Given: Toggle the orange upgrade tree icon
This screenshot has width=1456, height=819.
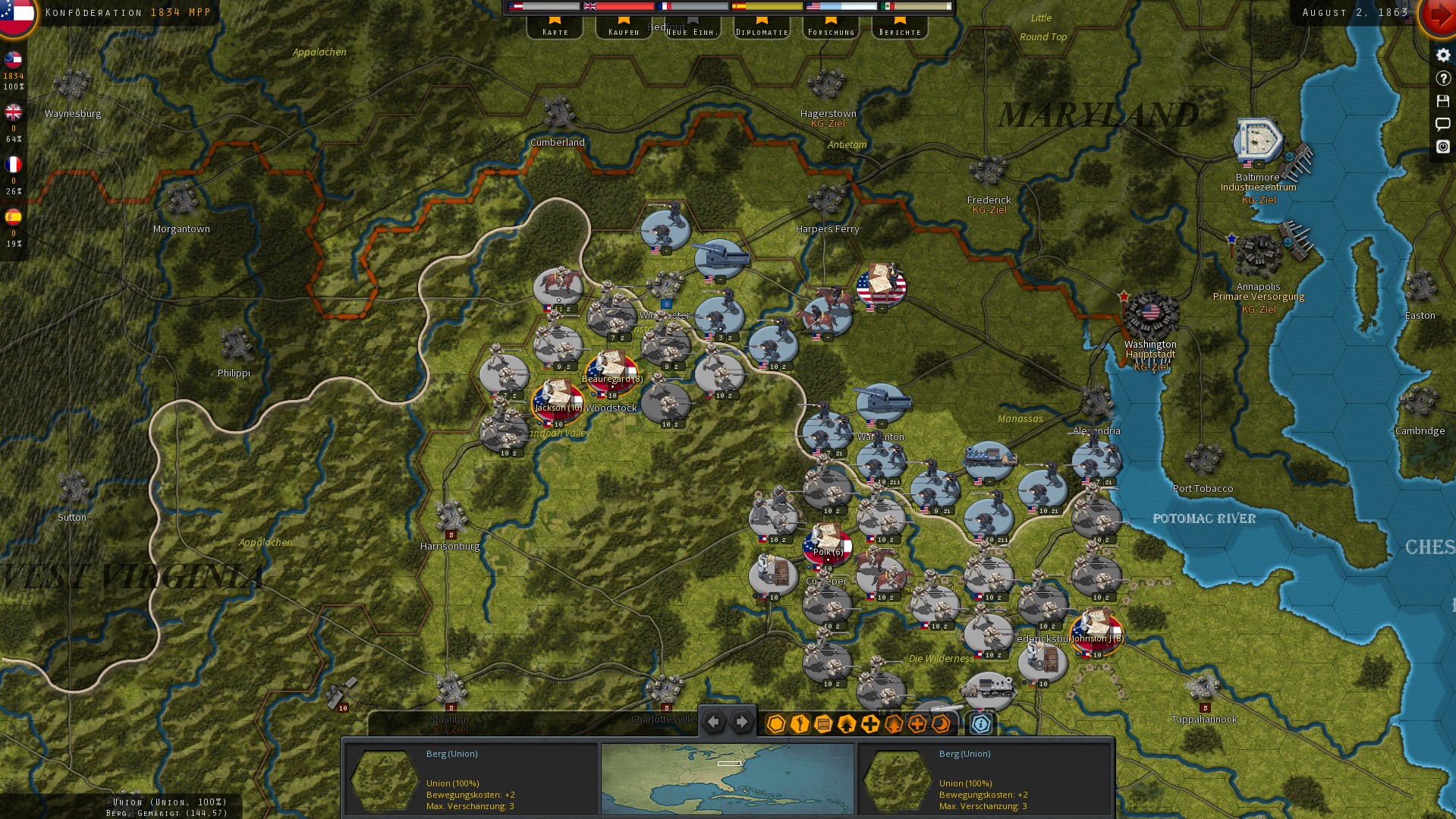Looking at the screenshot, I should pos(893,724).
